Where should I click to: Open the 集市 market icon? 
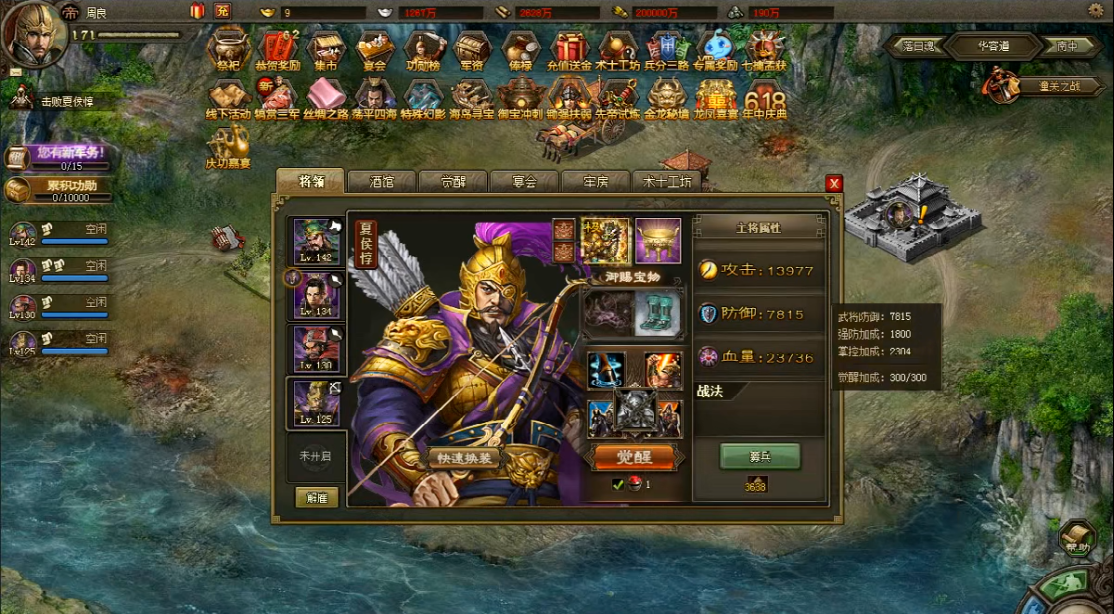point(326,49)
